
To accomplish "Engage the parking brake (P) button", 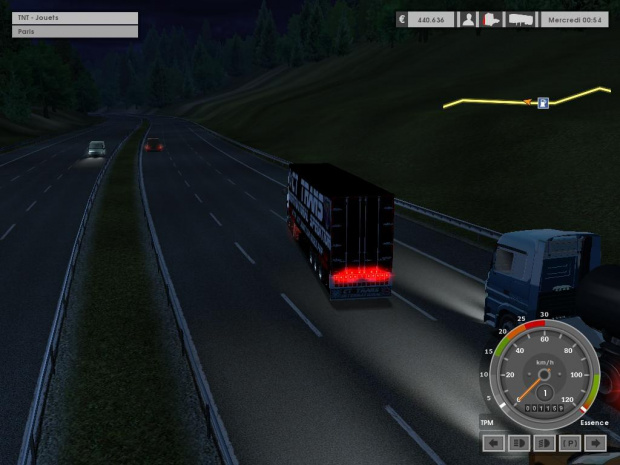I will [x=571, y=442].
